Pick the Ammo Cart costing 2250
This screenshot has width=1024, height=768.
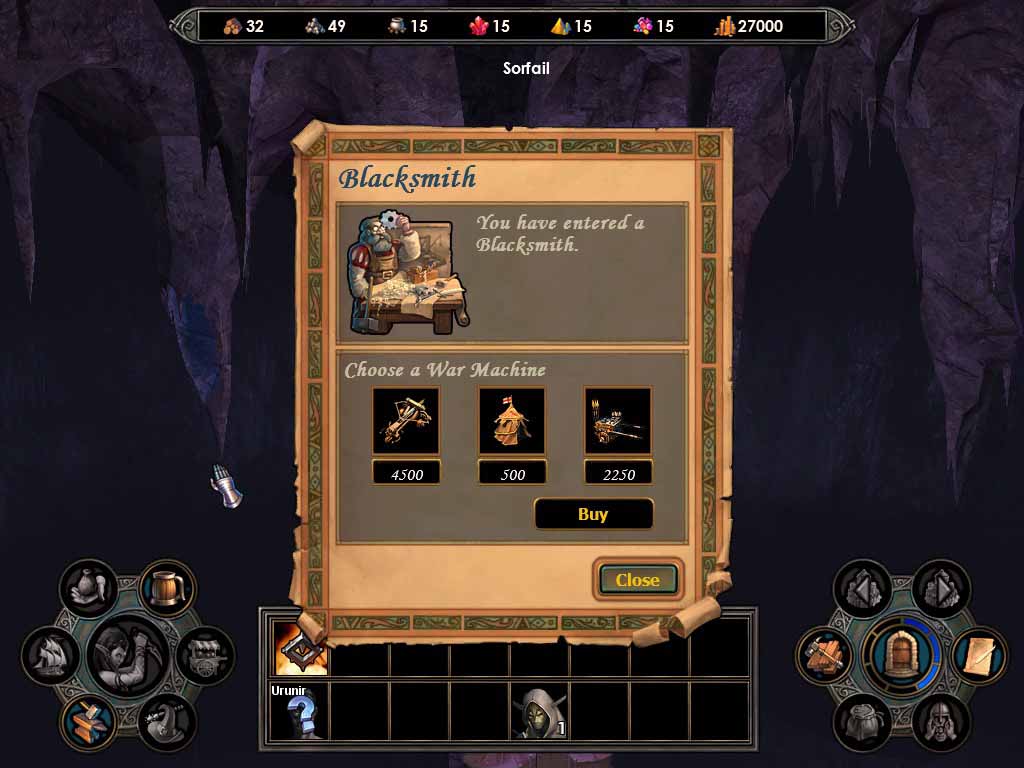(618, 421)
